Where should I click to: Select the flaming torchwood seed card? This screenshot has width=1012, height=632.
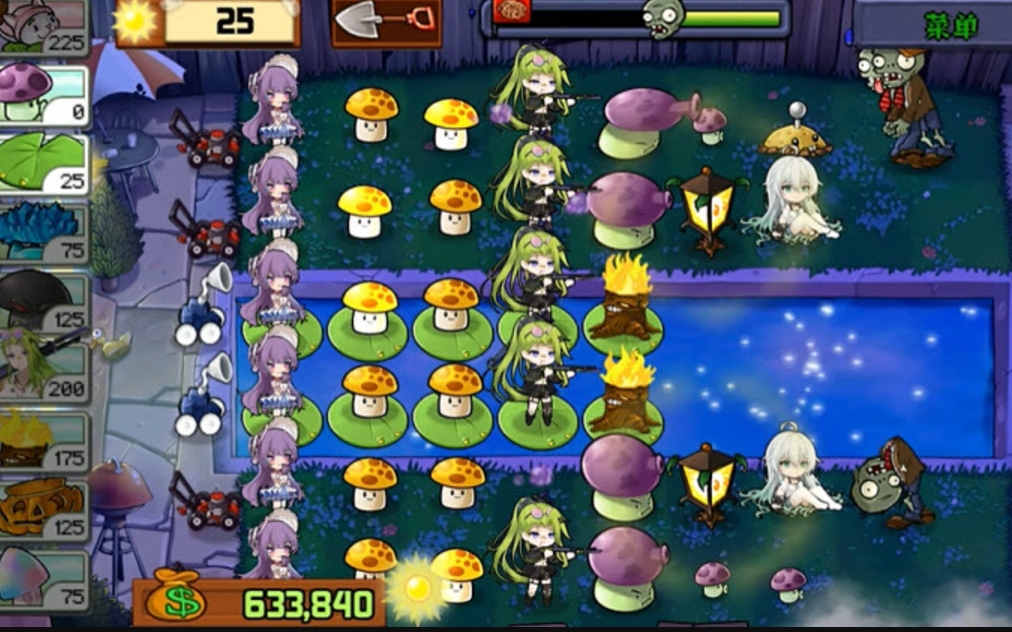click(44, 441)
